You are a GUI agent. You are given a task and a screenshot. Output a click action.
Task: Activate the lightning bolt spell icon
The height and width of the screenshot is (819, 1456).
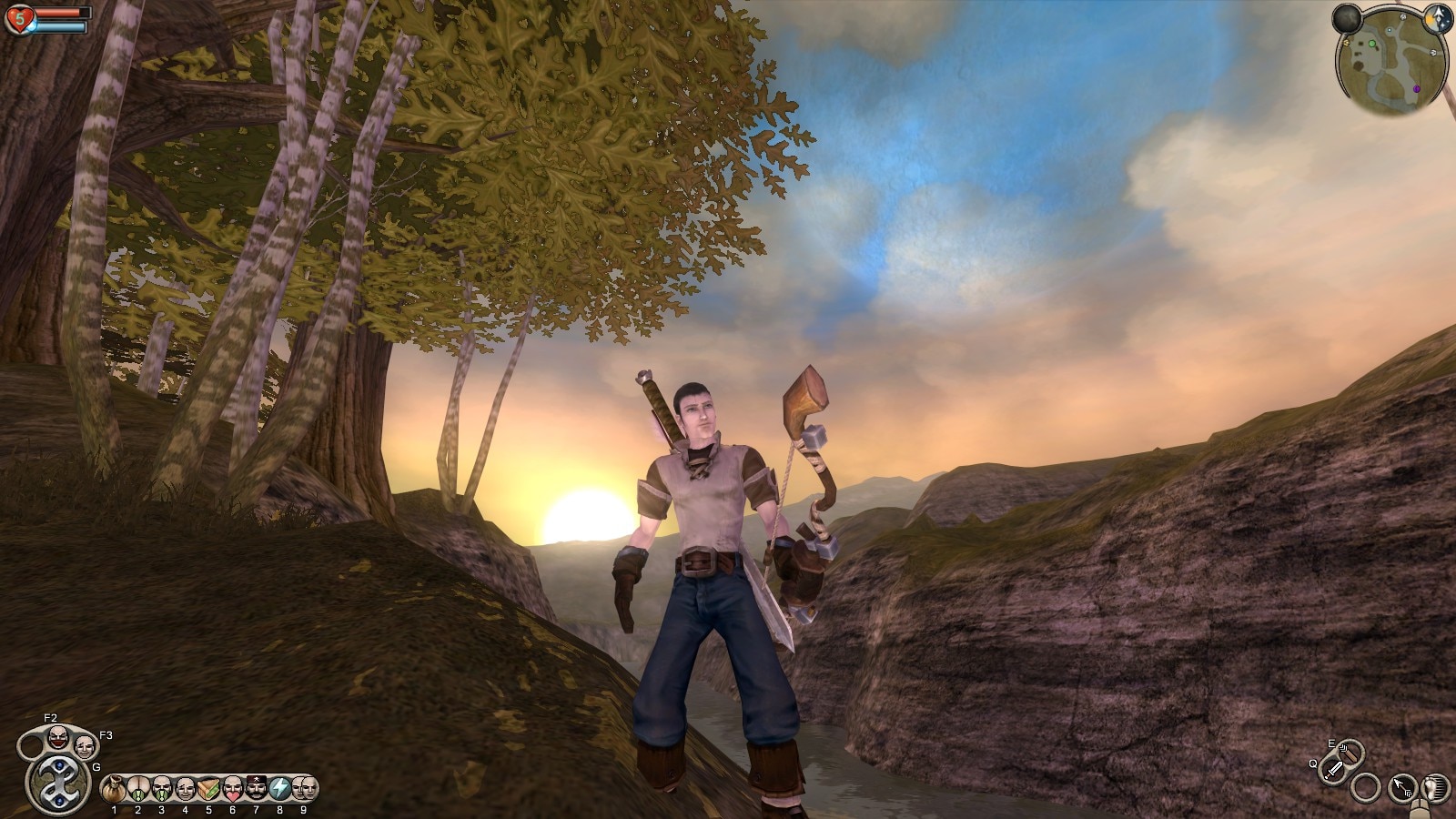[x=279, y=787]
